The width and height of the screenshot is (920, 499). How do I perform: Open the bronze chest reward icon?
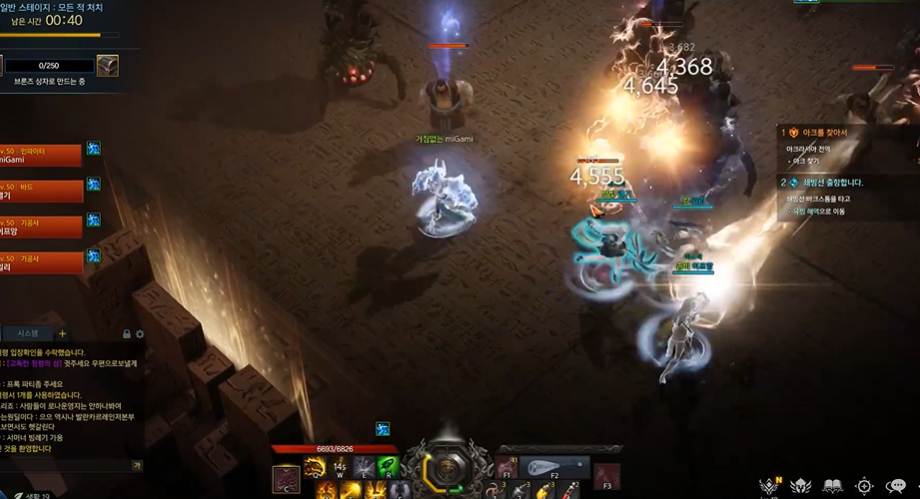coord(107,66)
